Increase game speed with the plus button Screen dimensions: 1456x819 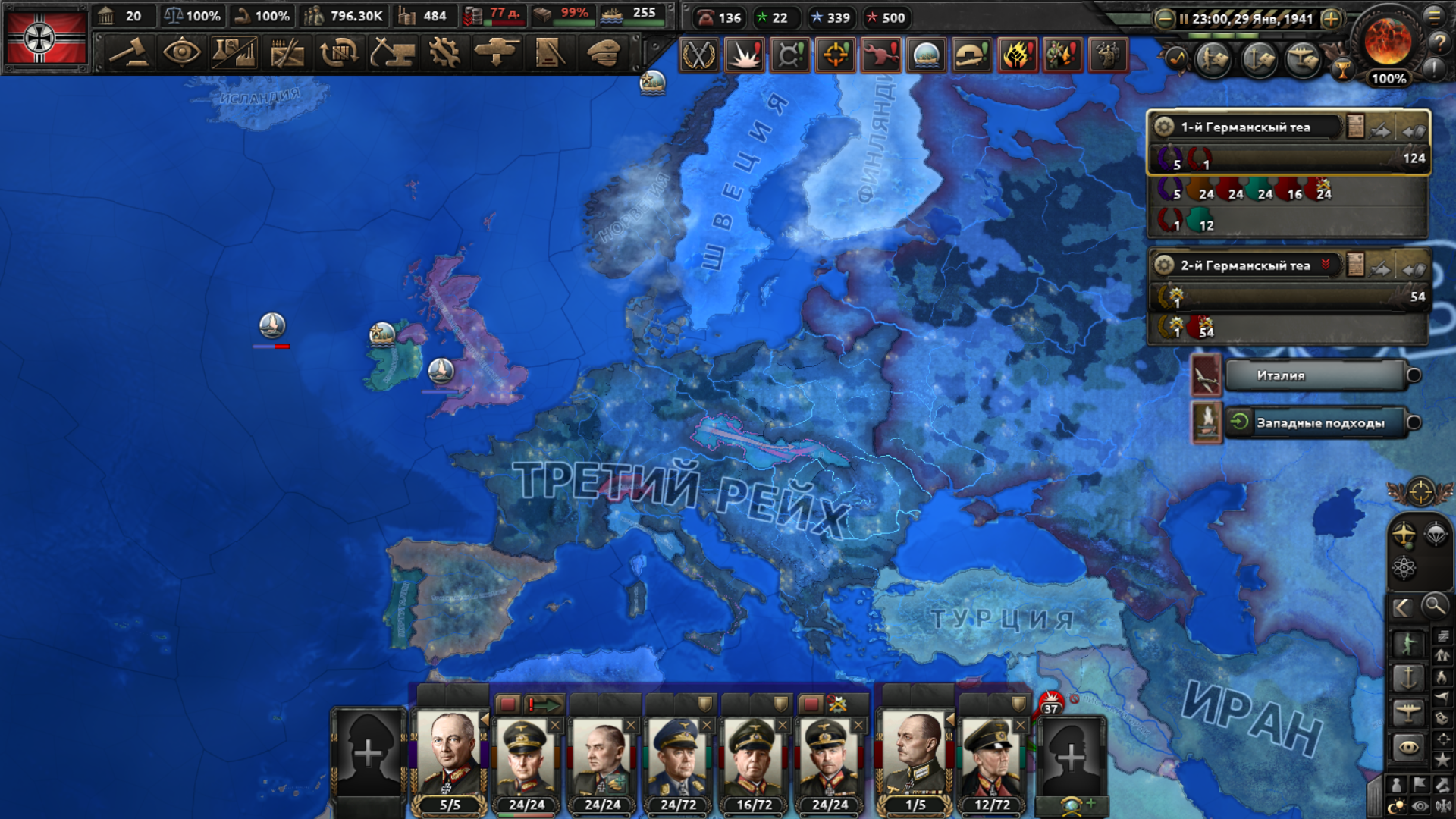click(x=1331, y=19)
